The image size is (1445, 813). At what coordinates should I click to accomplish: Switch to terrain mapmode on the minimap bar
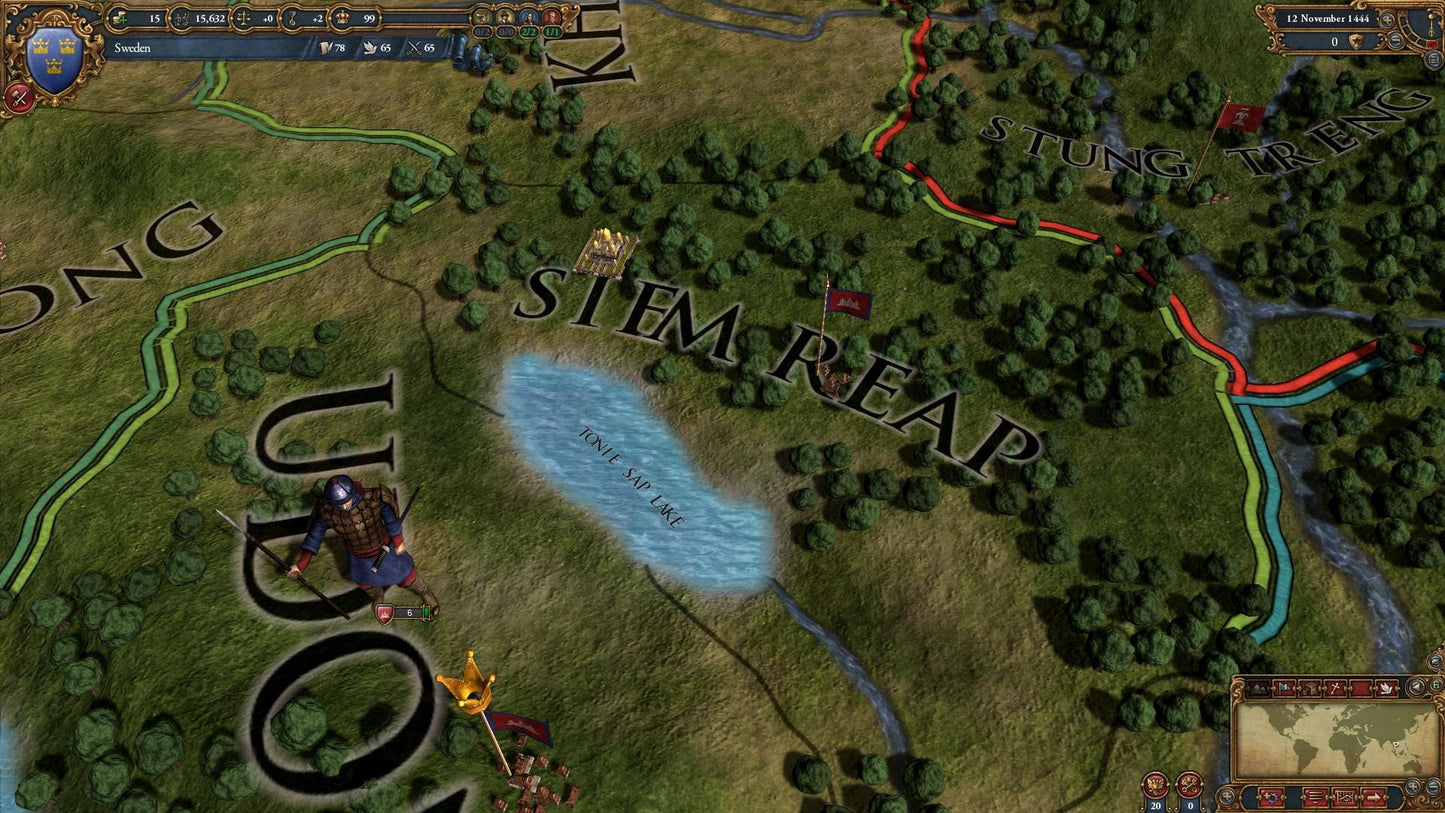click(x=1258, y=688)
